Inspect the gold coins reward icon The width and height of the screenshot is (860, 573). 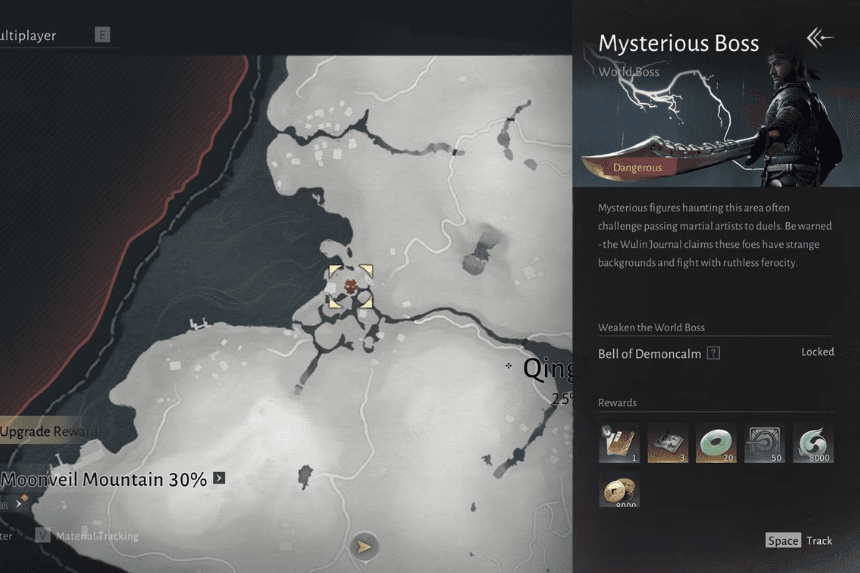tap(619, 492)
